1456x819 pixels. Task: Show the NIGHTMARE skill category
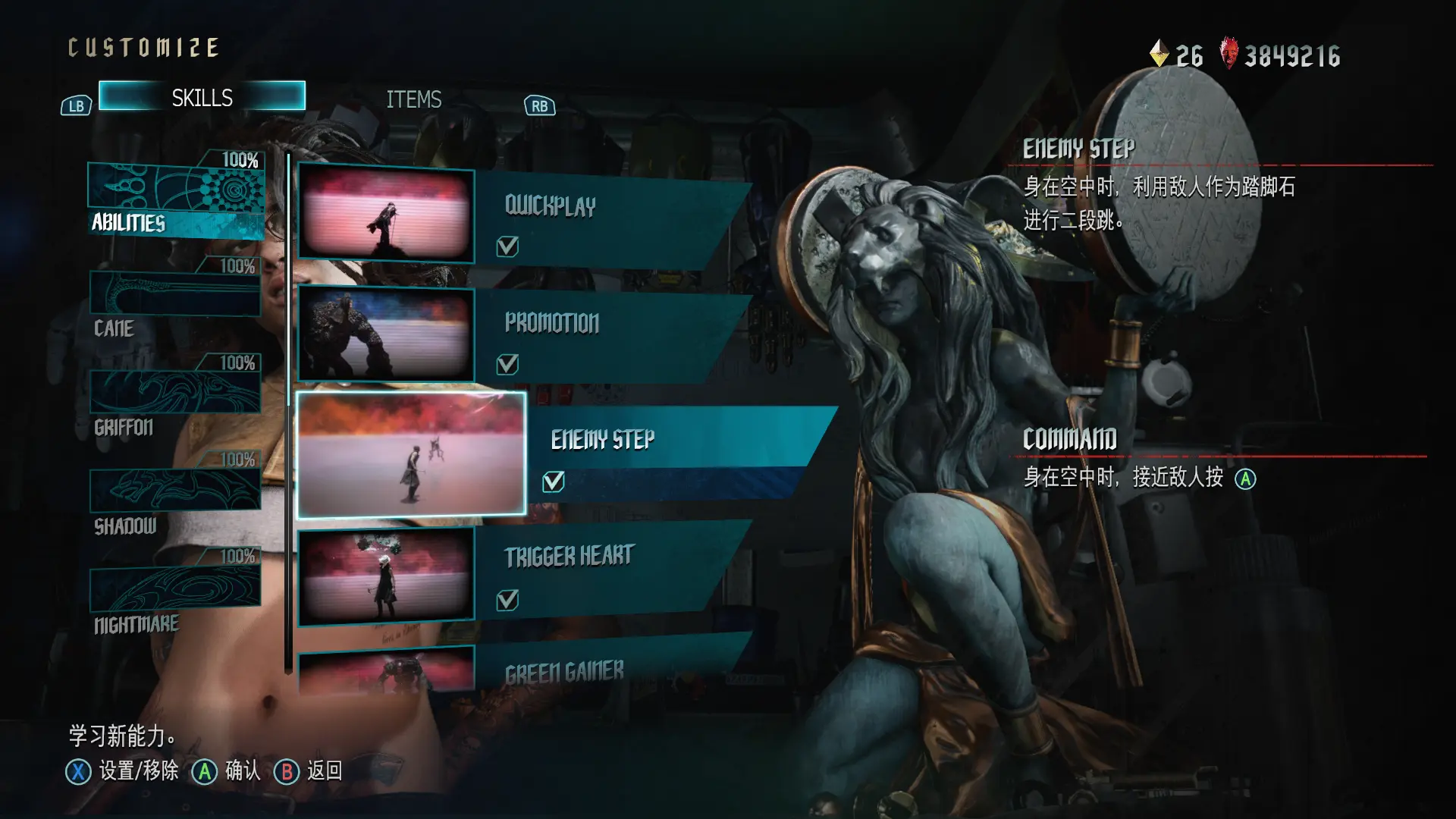pos(175,595)
